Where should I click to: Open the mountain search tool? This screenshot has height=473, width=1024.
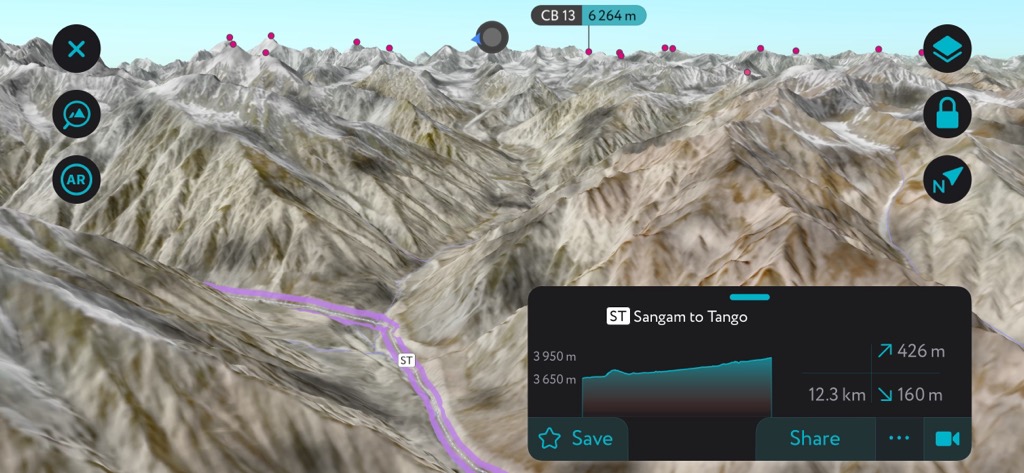[x=77, y=114]
